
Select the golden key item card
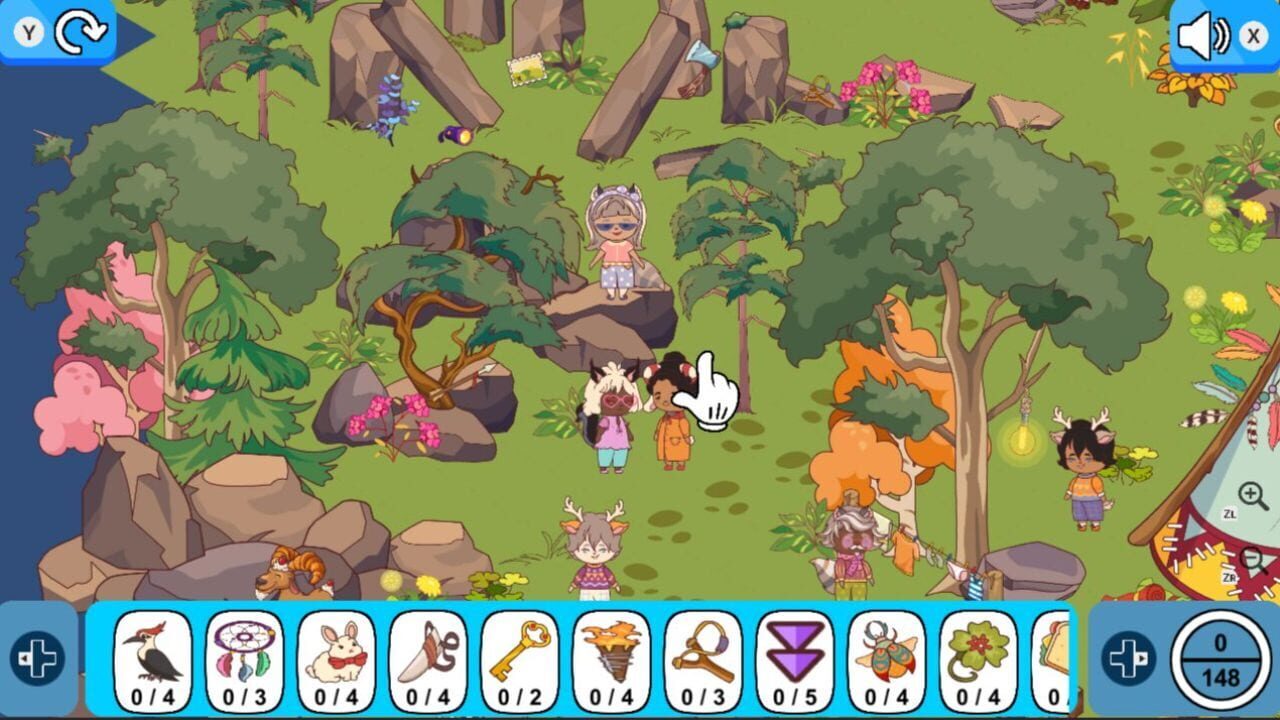522,660
